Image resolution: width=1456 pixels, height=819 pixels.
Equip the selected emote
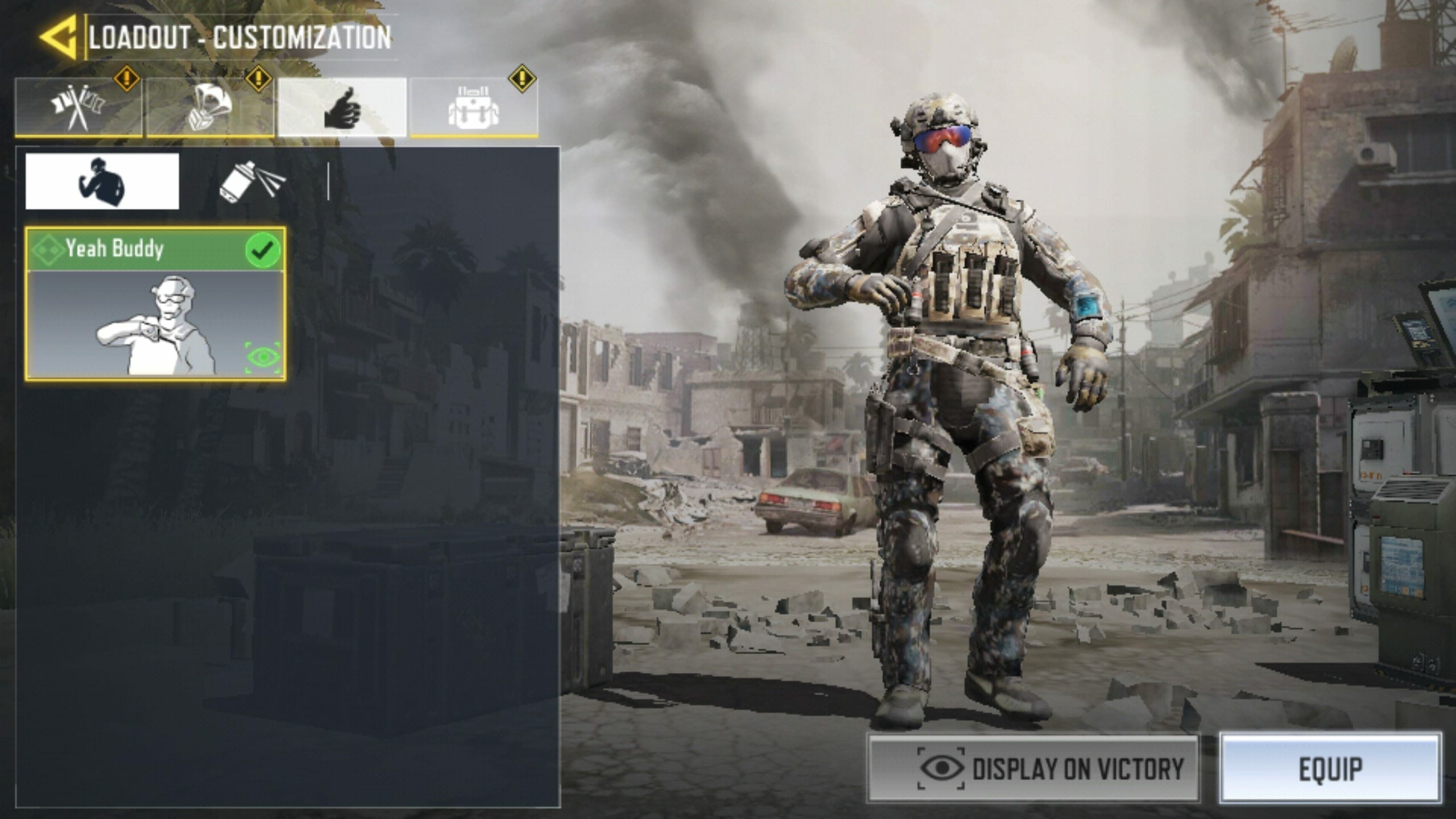pyautogui.click(x=1330, y=768)
